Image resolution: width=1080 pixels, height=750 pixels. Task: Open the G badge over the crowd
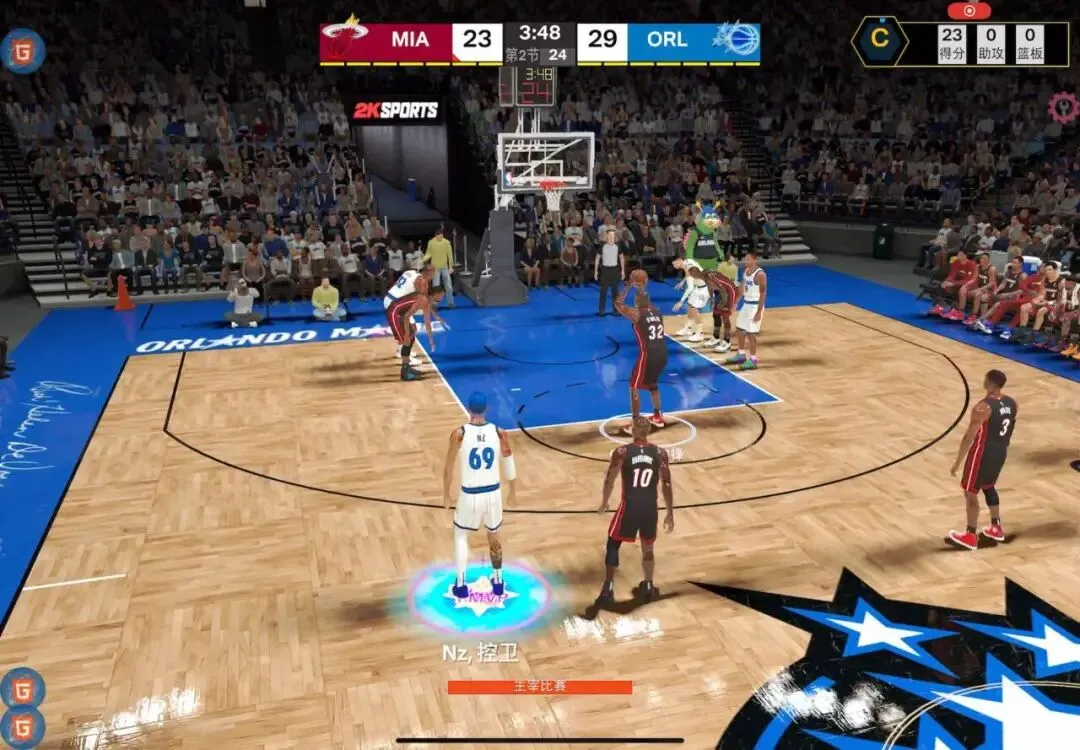click(22, 50)
